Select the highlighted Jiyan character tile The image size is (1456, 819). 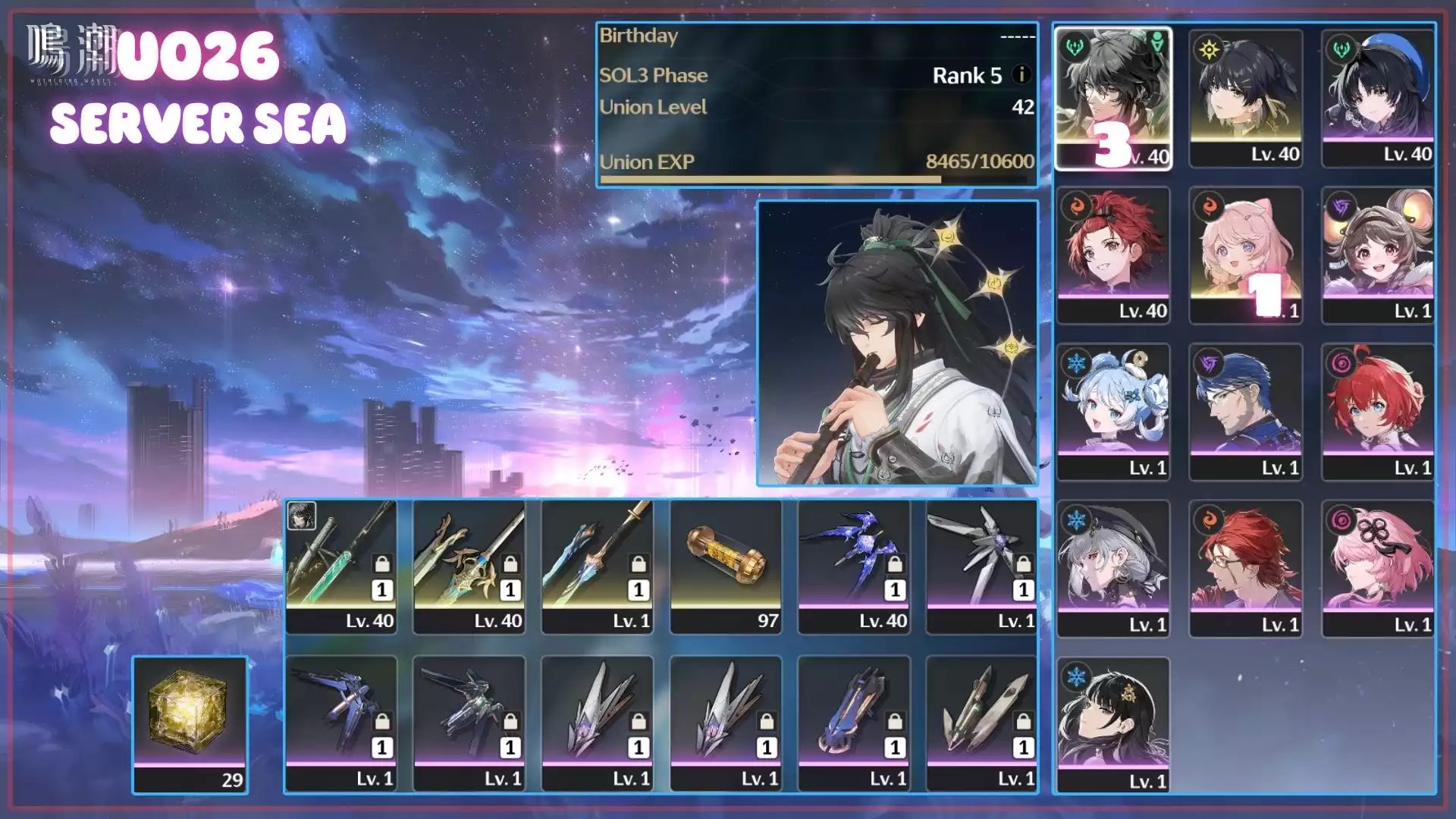[x=1113, y=97]
